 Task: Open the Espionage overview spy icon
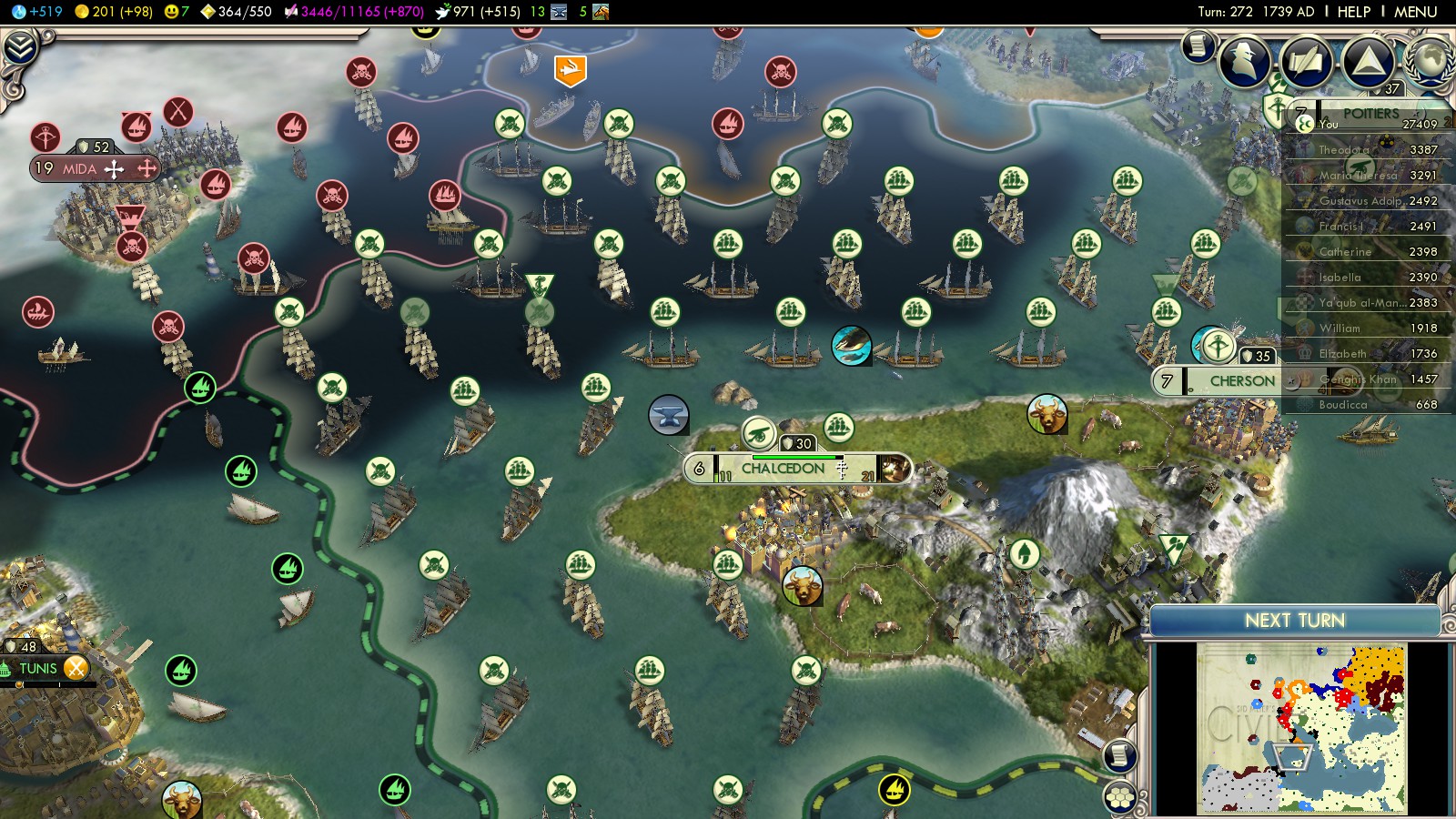[1245, 61]
